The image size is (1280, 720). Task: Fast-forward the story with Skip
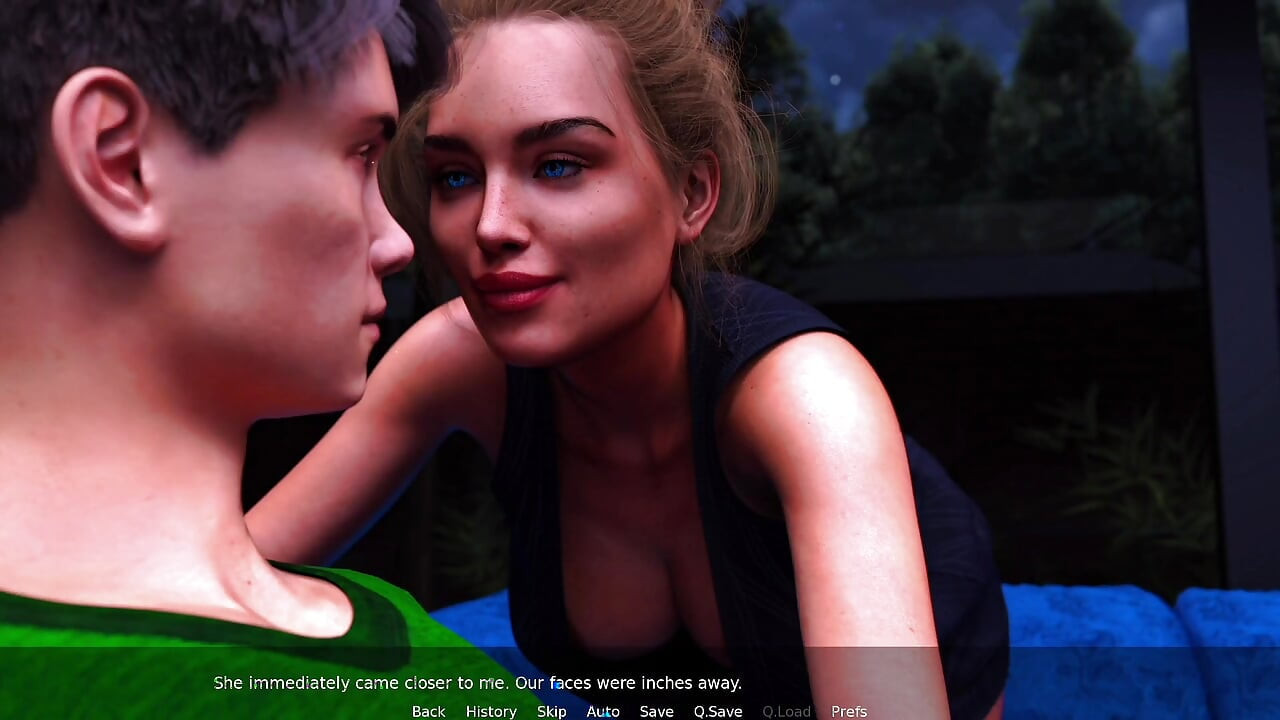(551, 711)
